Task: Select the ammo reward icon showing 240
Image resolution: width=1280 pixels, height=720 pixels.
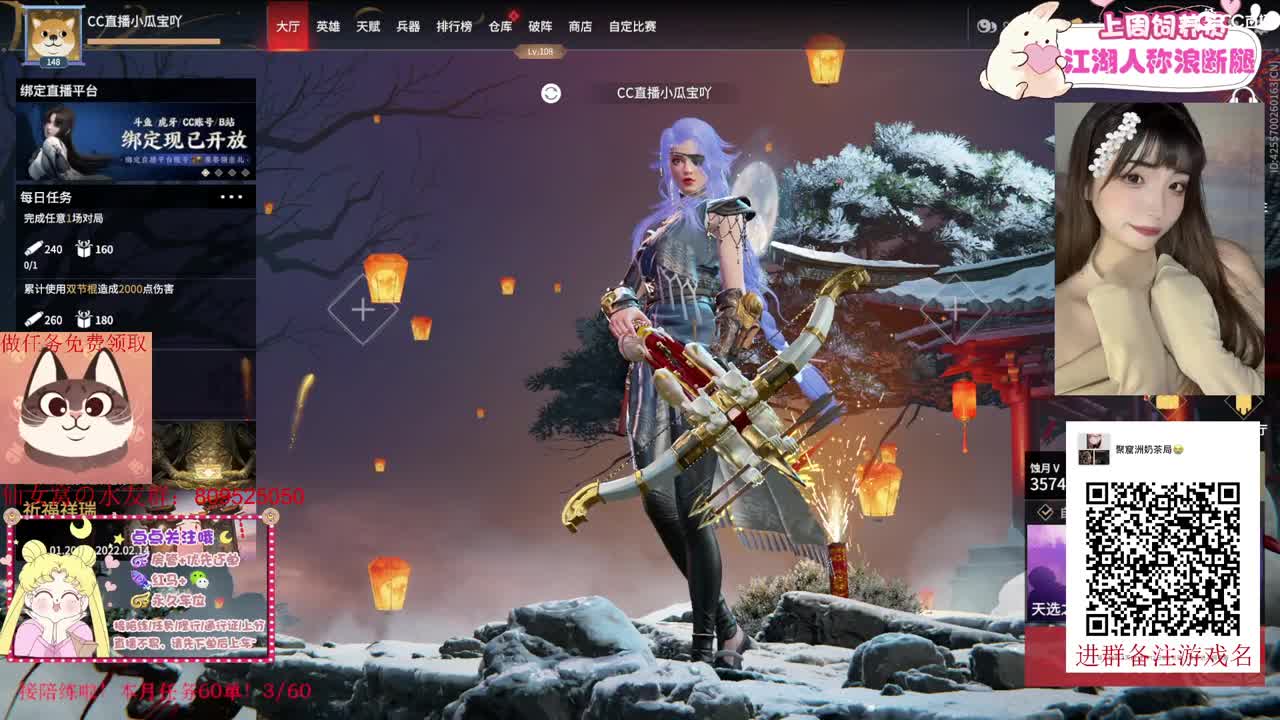Action: [35, 249]
